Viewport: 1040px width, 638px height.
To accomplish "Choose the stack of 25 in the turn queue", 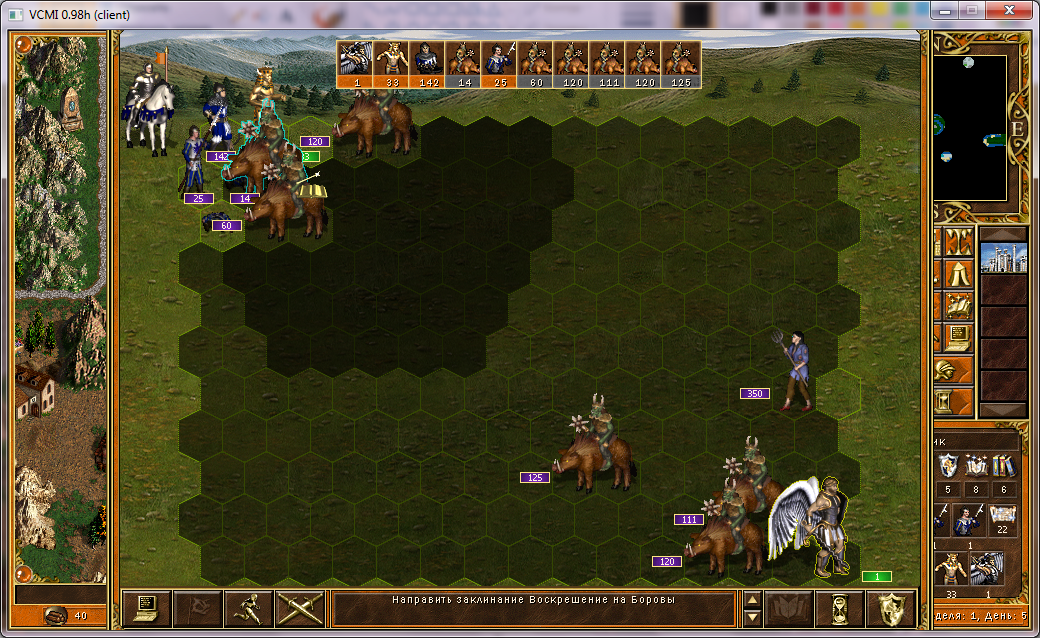I will click(499, 64).
